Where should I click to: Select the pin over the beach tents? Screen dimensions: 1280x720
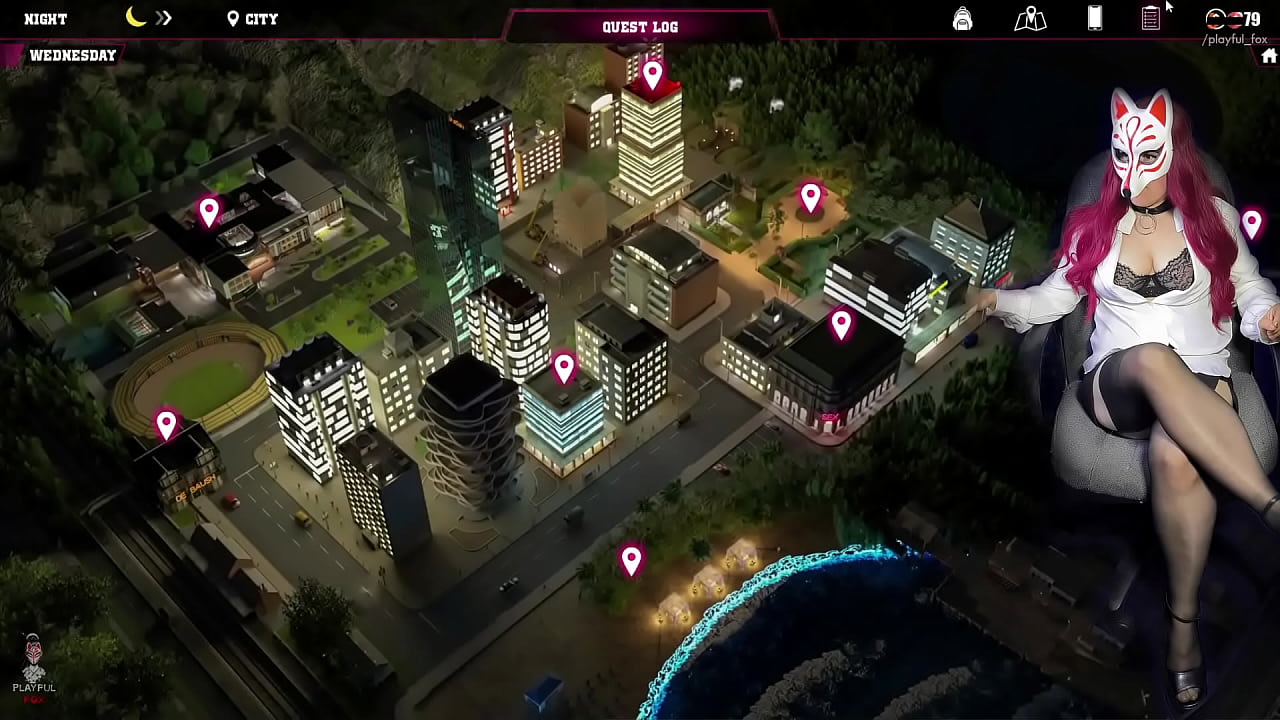[631, 560]
